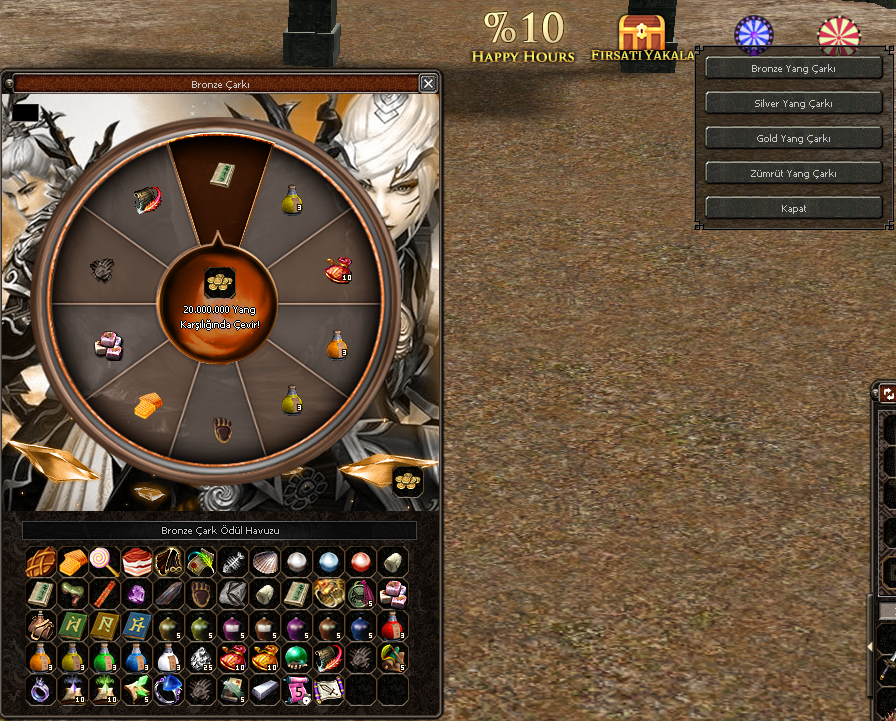Open the Bronze Yang Çarkı
The width and height of the screenshot is (896, 721).
793,69
